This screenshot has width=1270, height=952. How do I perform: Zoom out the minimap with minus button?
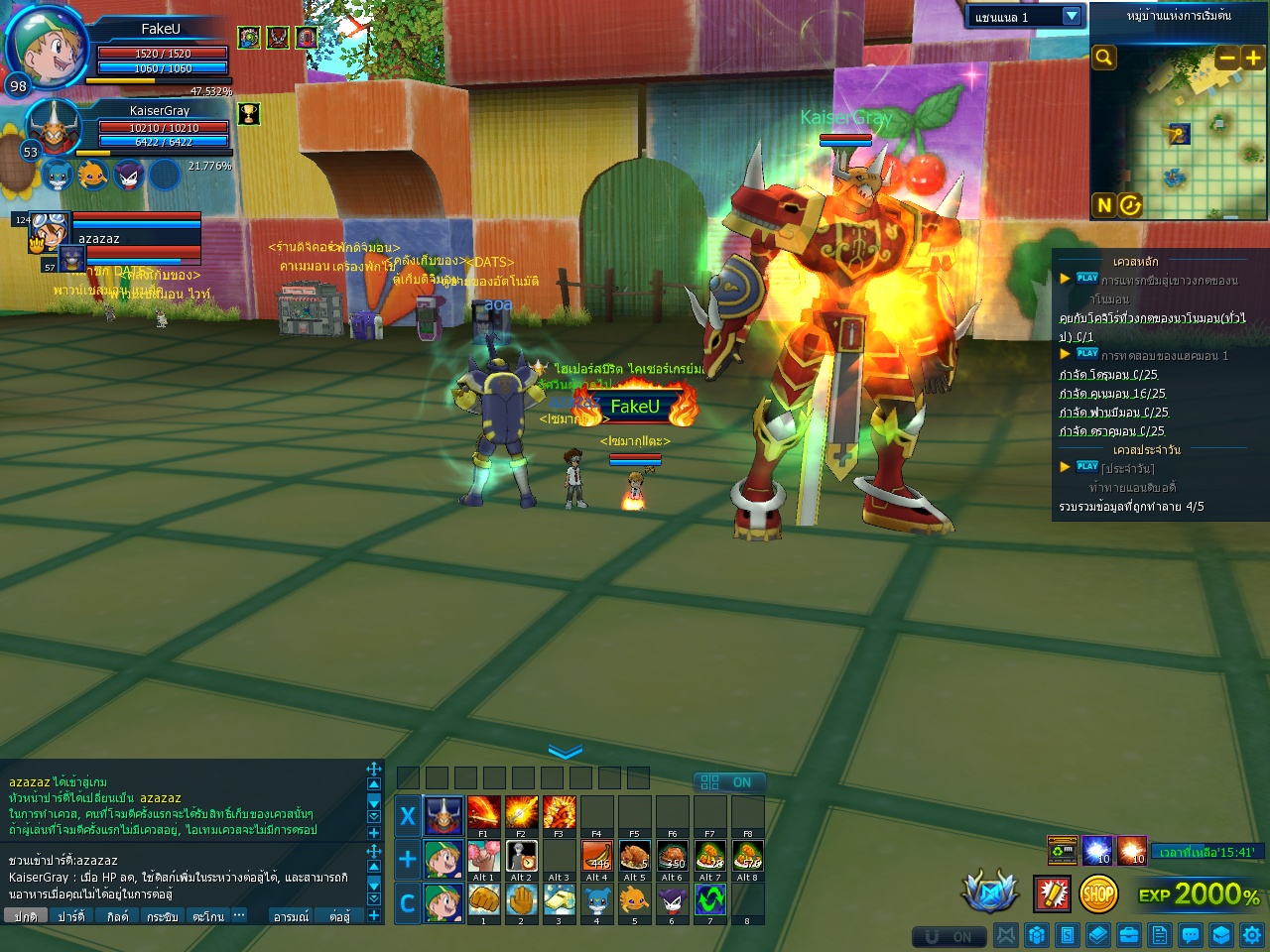pos(1228,58)
